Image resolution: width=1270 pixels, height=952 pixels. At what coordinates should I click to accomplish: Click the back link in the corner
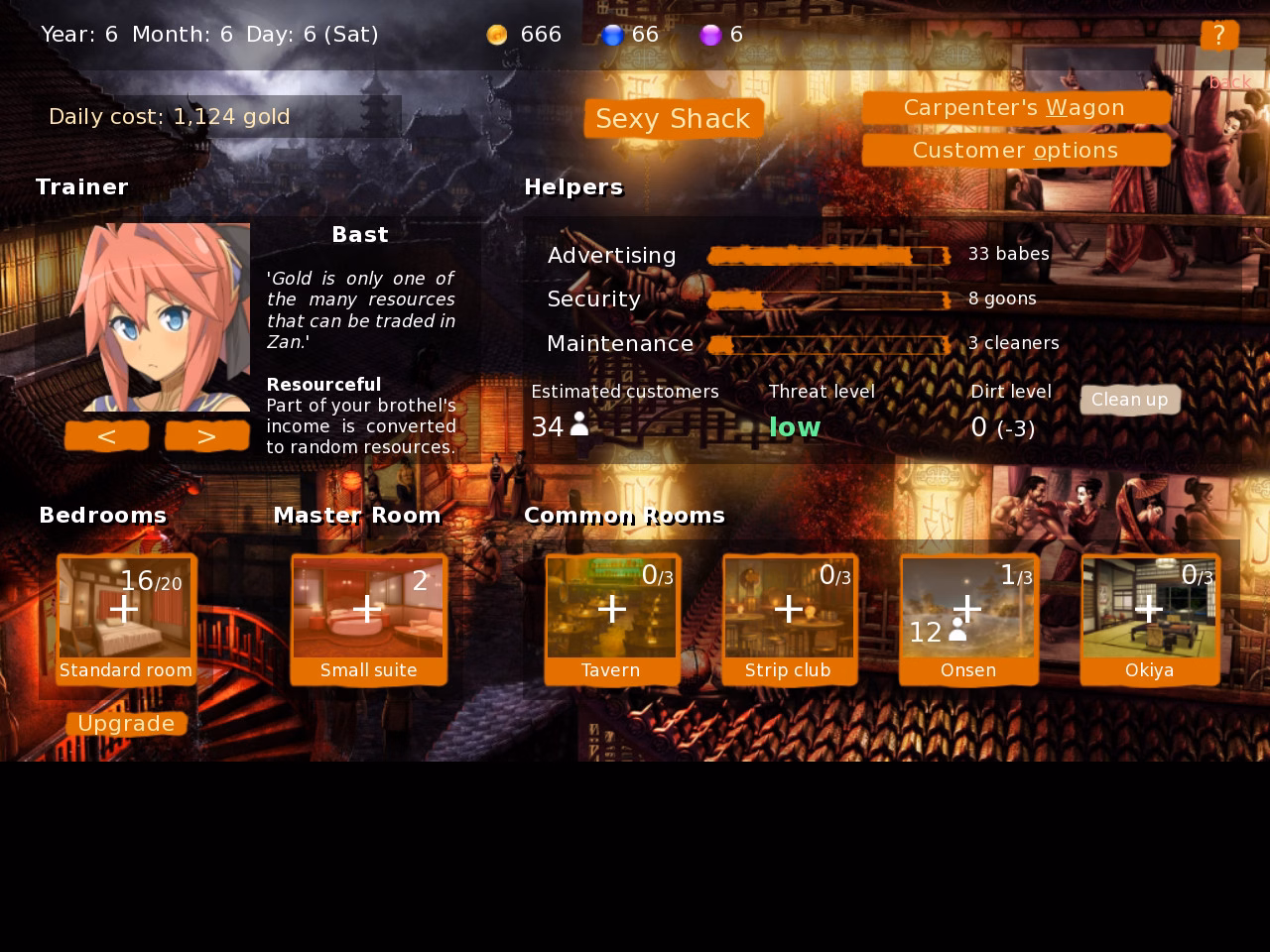(1229, 81)
